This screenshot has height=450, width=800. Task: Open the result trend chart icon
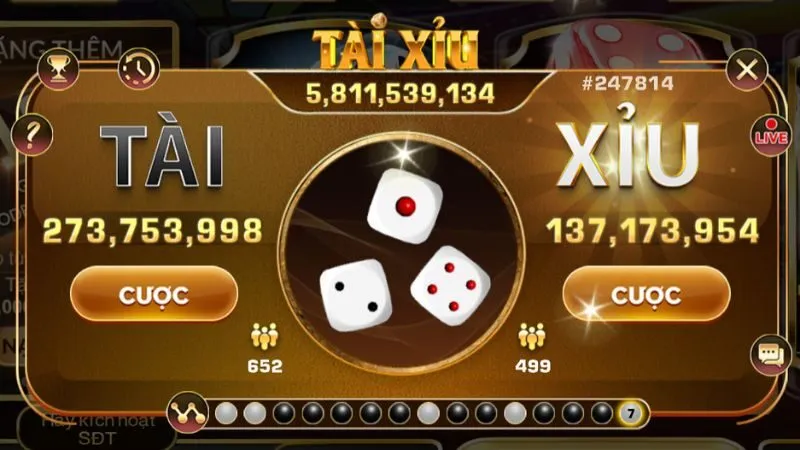pos(186,412)
